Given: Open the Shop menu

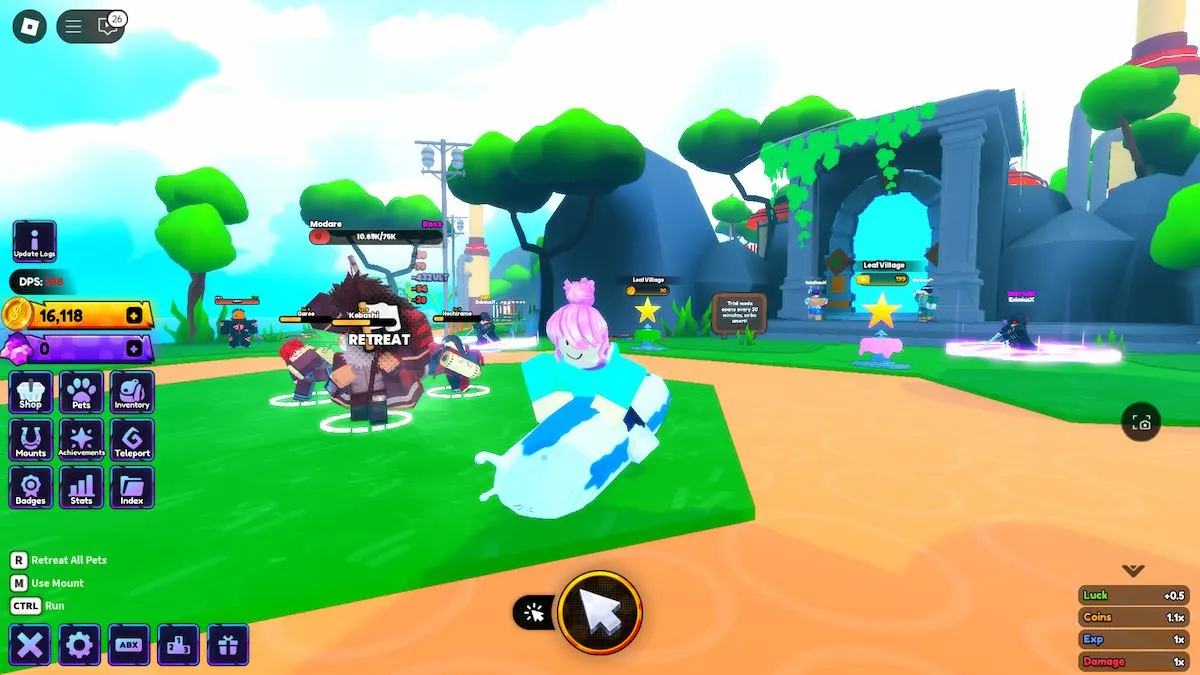Looking at the screenshot, I should [31, 392].
